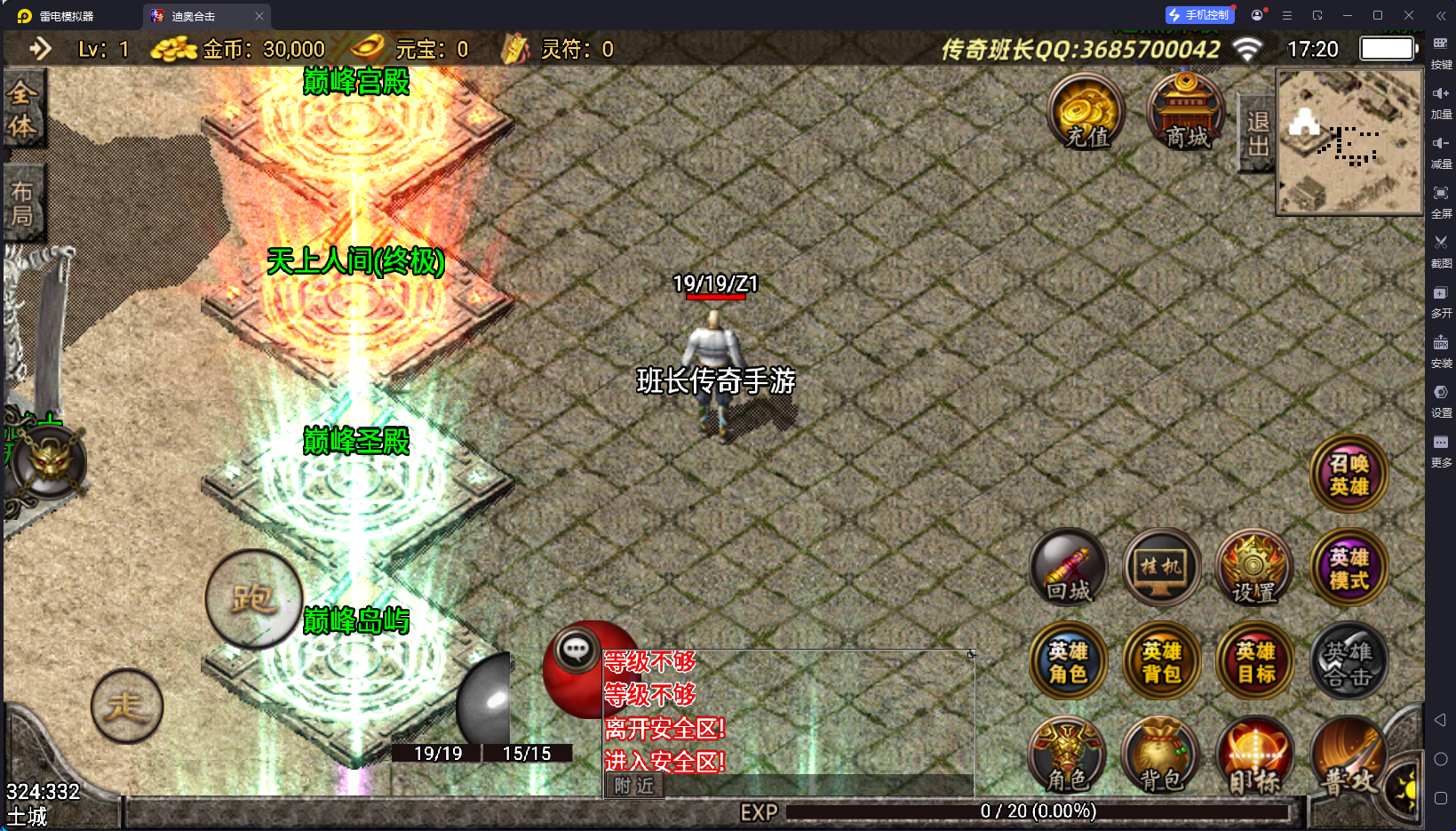Switch movement to 走 walk
The height and width of the screenshot is (831, 1456).
pos(127,707)
